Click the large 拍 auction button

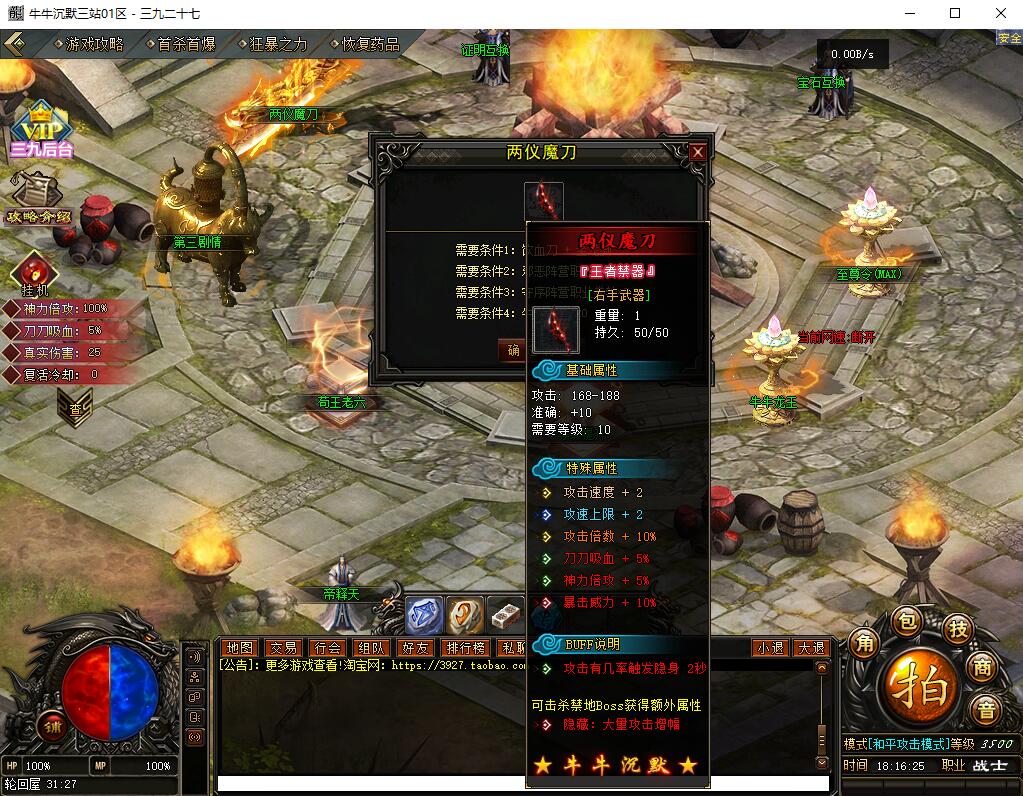point(912,686)
